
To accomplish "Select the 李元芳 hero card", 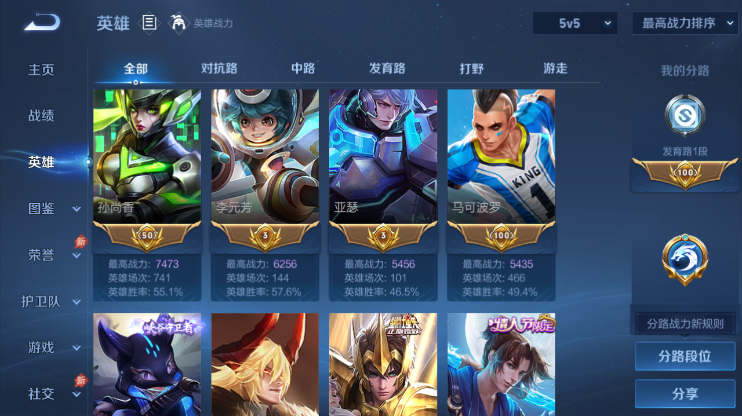I will 265,160.
